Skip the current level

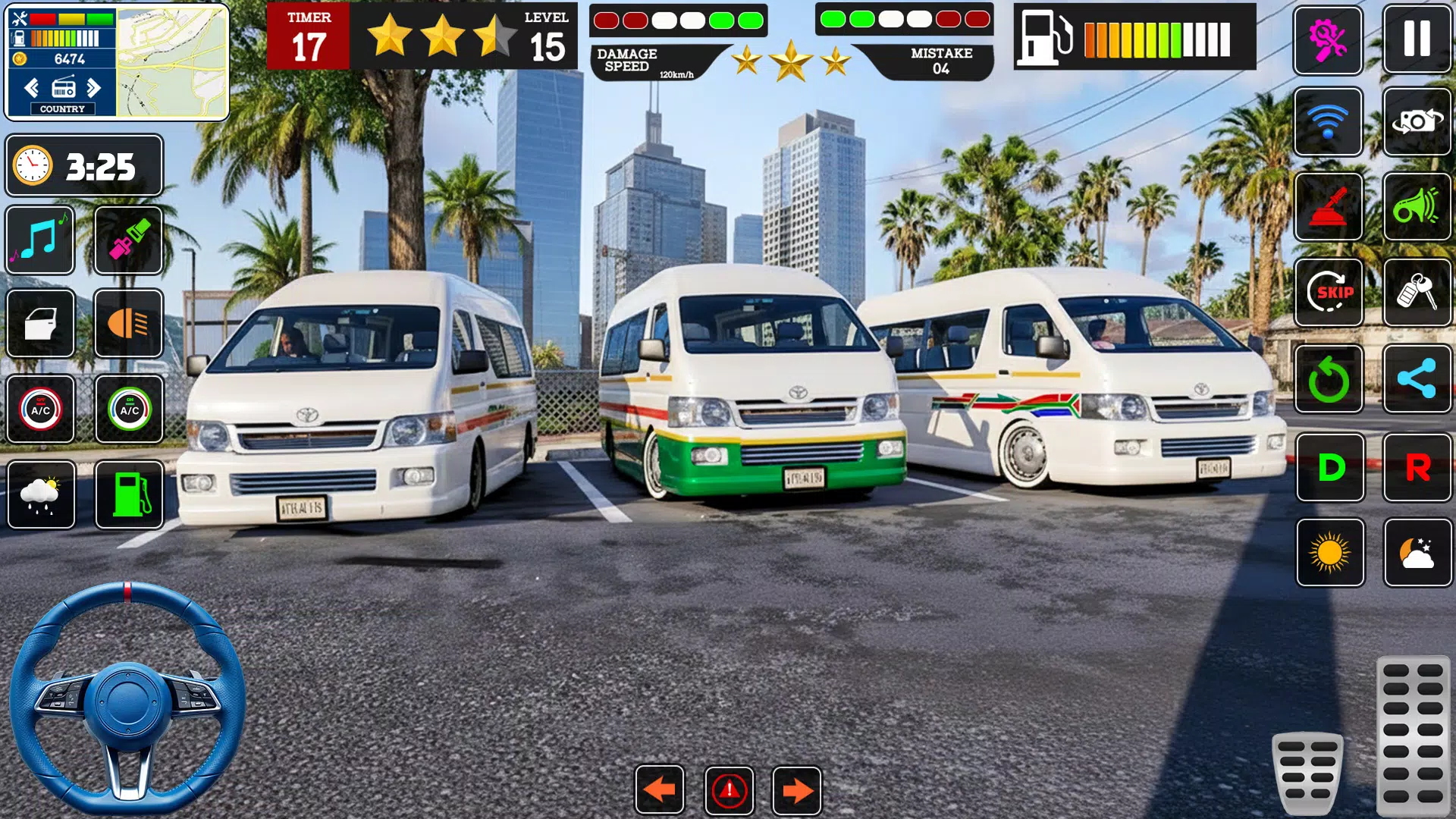pyautogui.click(x=1328, y=292)
